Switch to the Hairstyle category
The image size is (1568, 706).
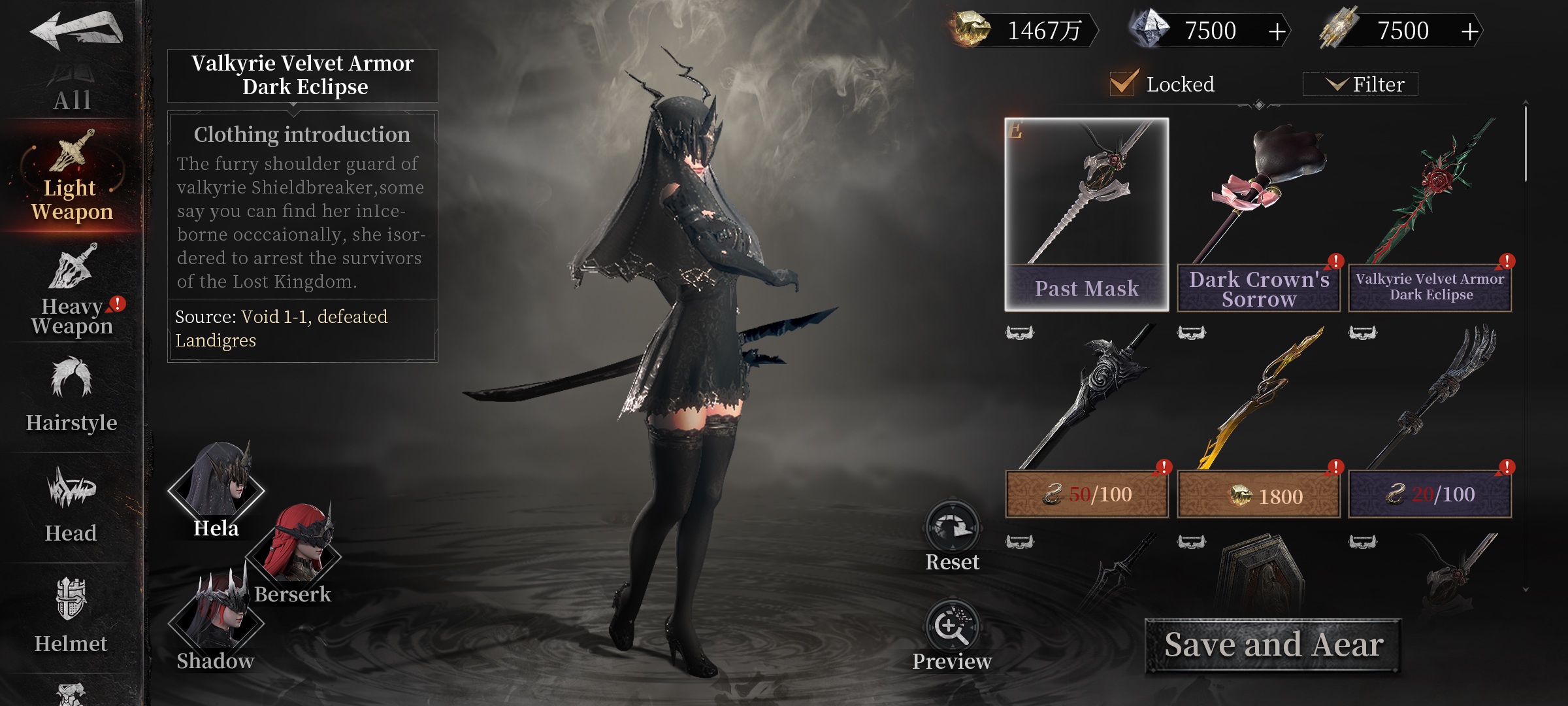(x=72, y=395)
